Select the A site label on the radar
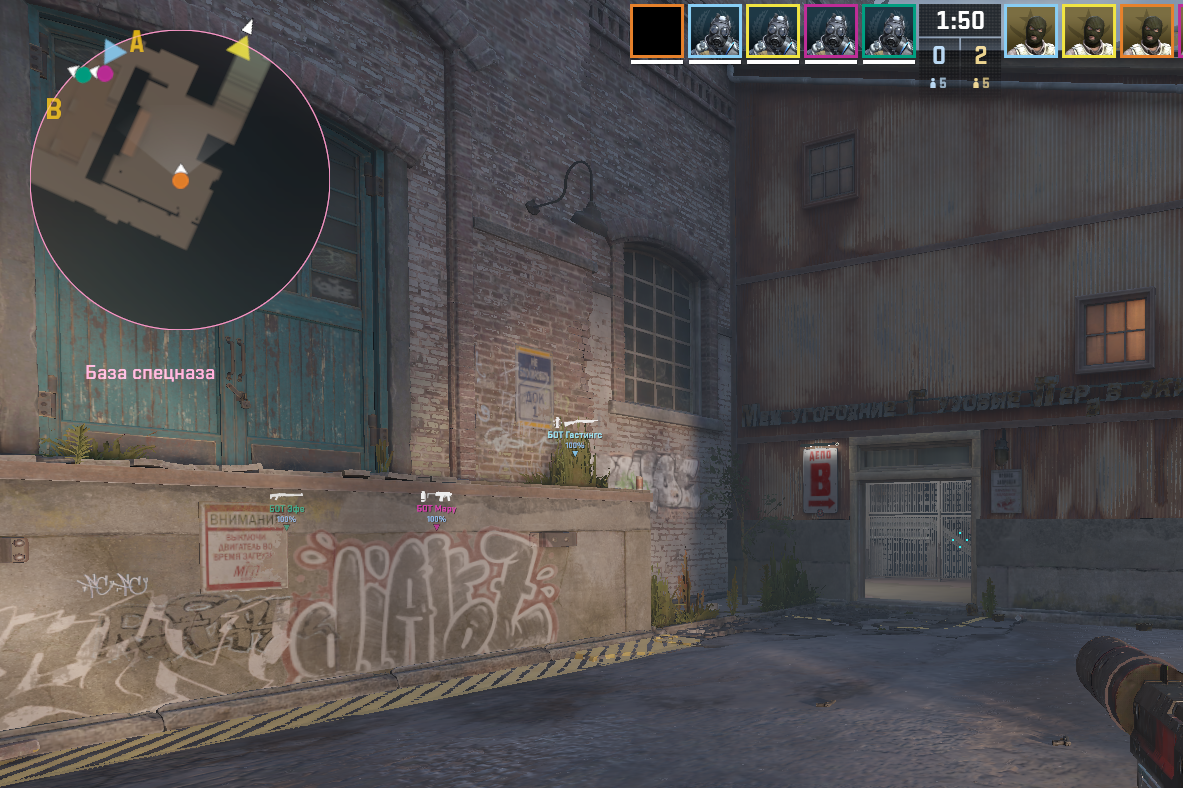 coord(137,43)
